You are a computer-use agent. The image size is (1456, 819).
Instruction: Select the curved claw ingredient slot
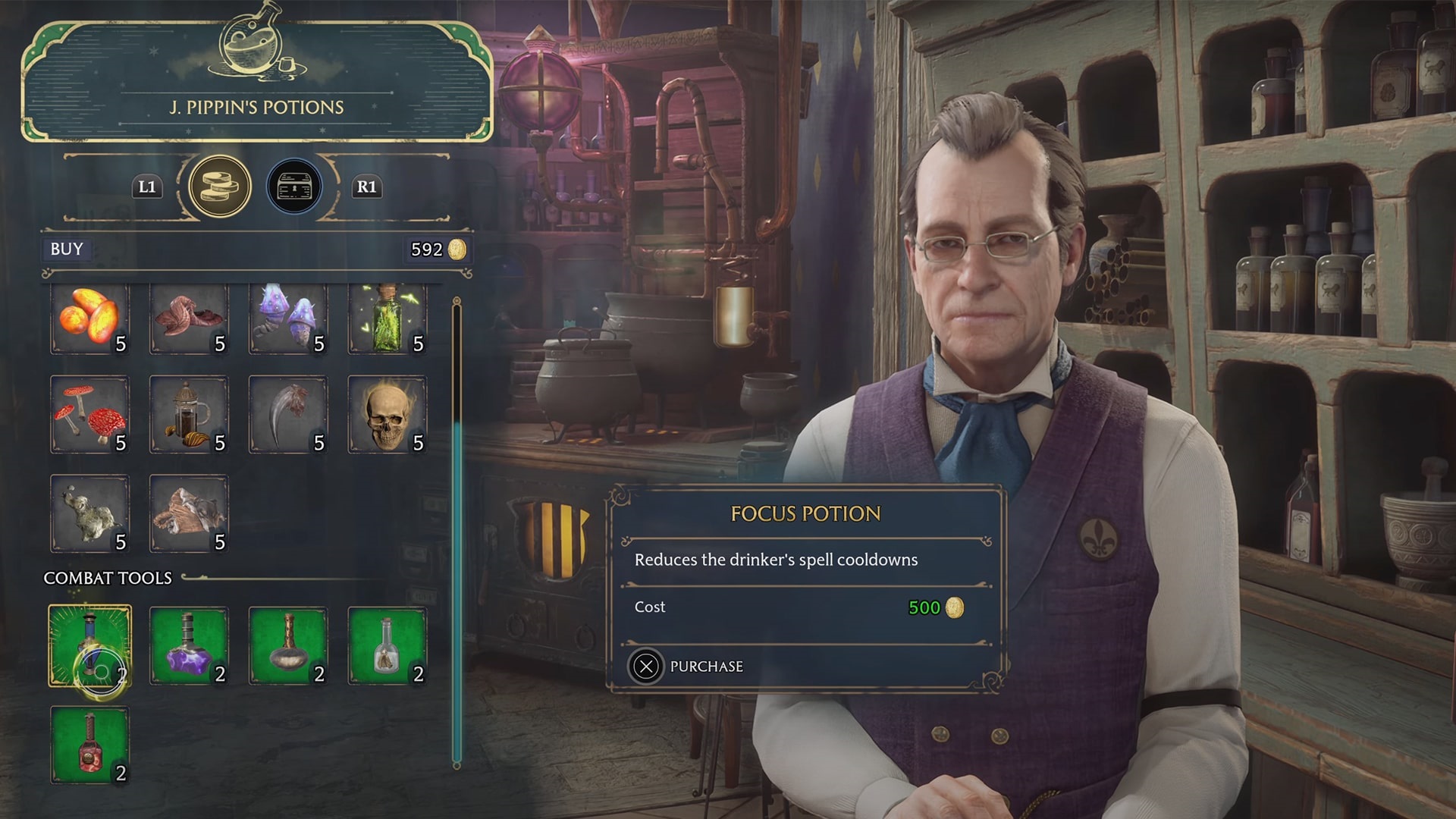coord(288,415)
